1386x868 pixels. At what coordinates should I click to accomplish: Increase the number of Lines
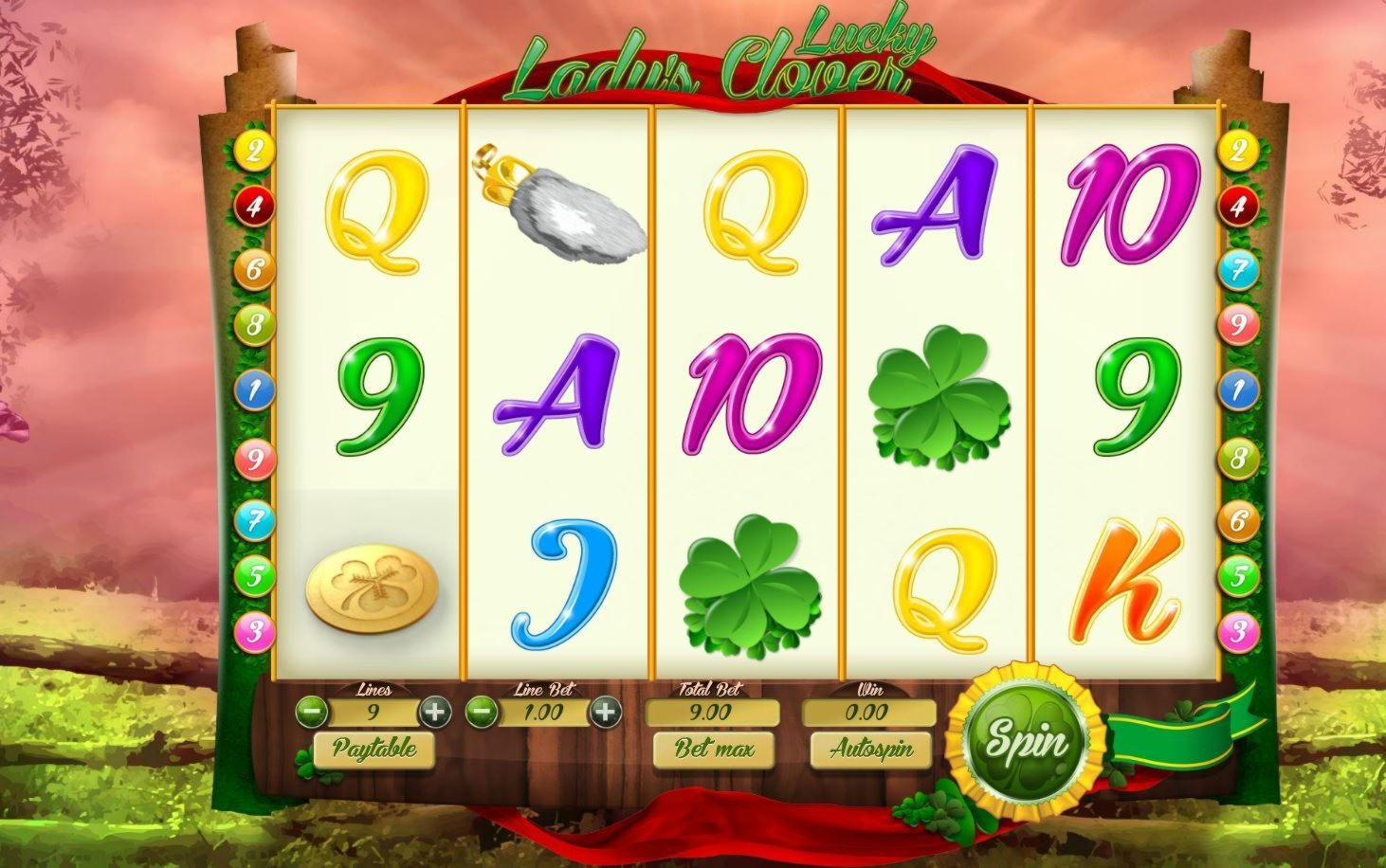click(434, 712)
